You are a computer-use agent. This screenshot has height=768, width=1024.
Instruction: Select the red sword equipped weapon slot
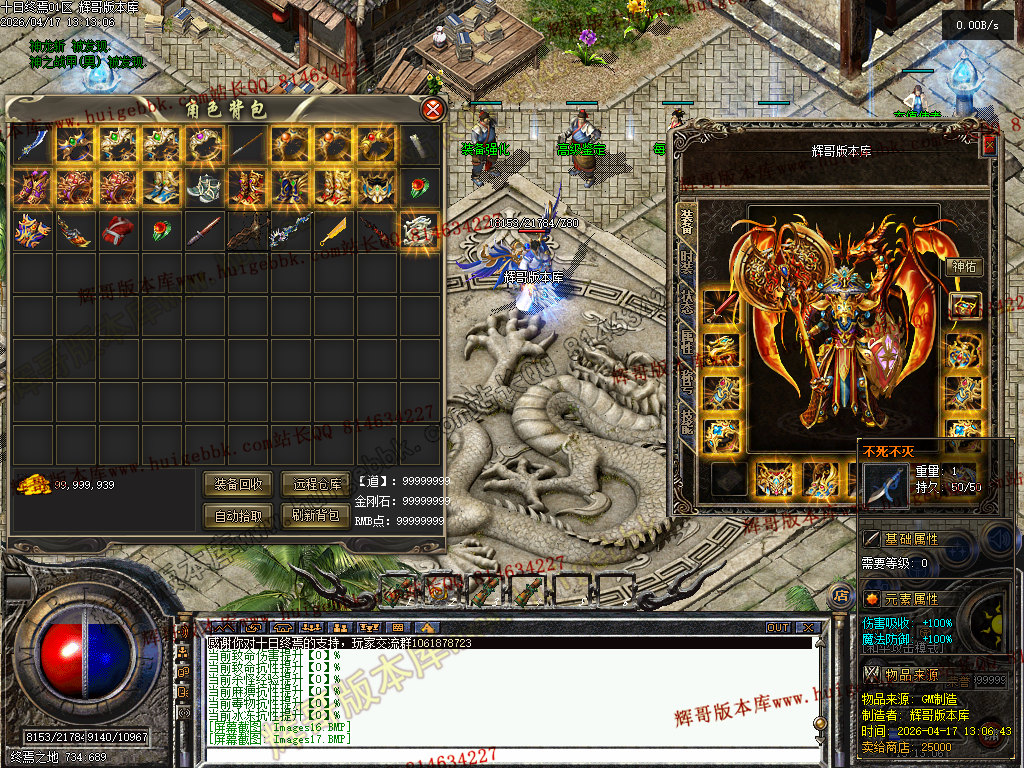tap(720, 308)
